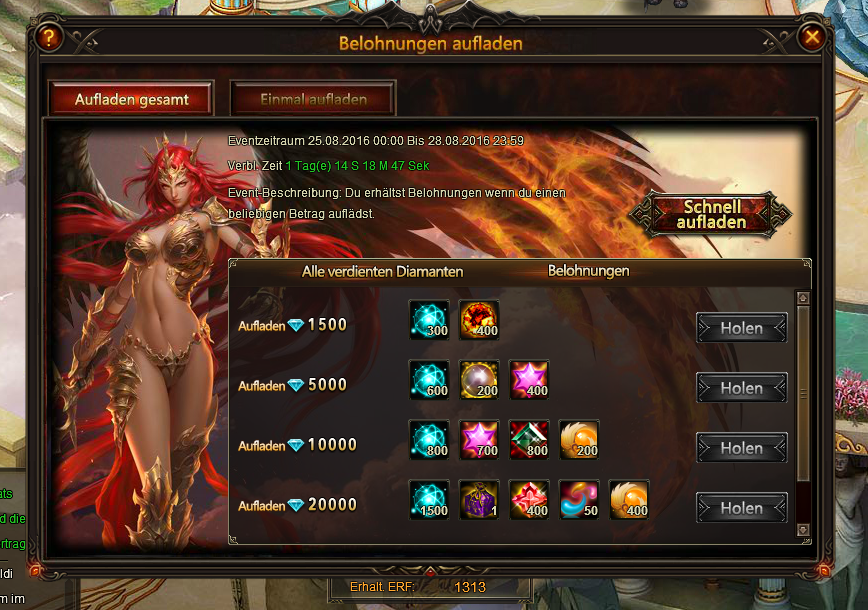868x610 pixels.
Task: Click the Schnell aufladen button
Action: pos(711,213)
